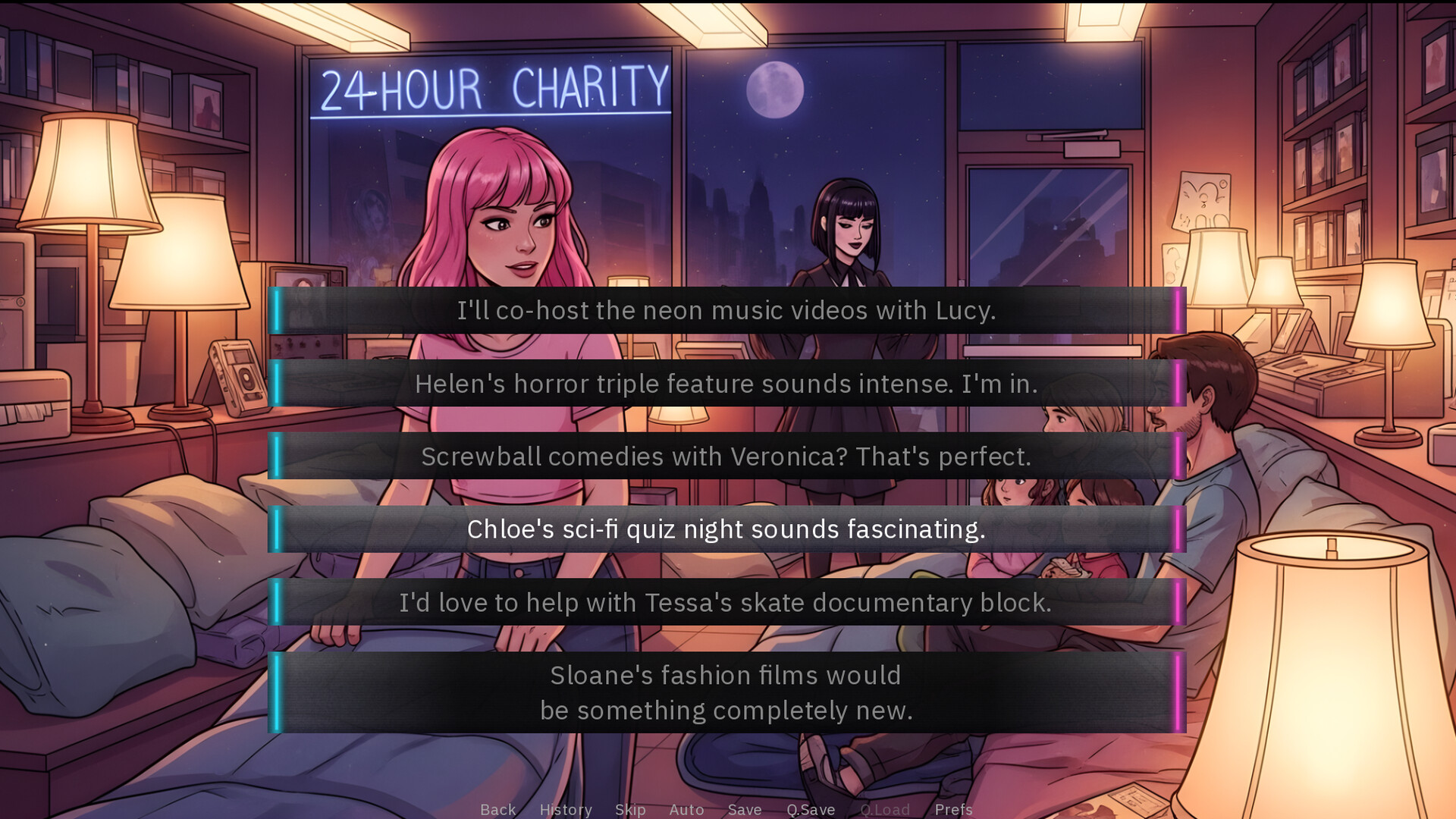Click the grayed-out Q.Load option
This screenshot has width=1456, height=819.
pyautogui.click(x=885, y=809)
